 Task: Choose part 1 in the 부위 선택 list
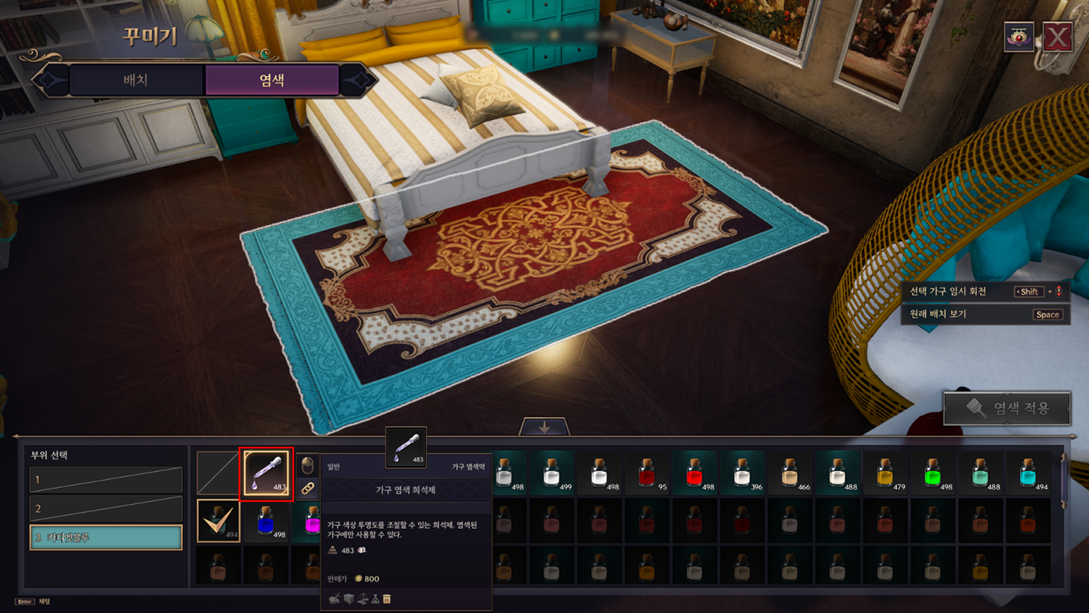106,480
